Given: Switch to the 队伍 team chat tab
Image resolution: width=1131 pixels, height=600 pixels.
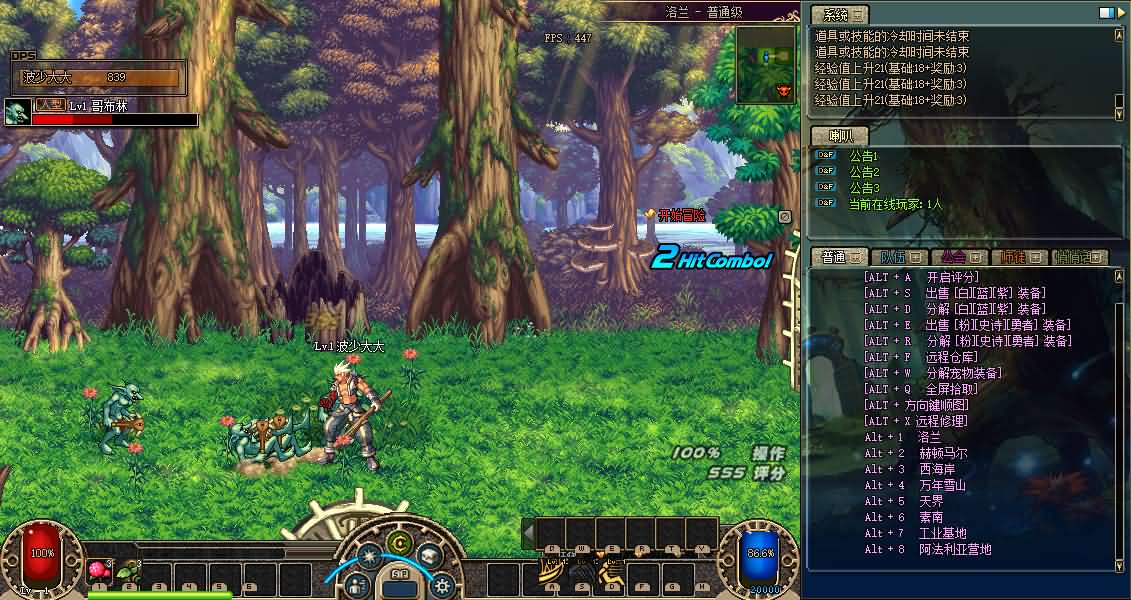Looking at the screenshot, I should 897,257.
